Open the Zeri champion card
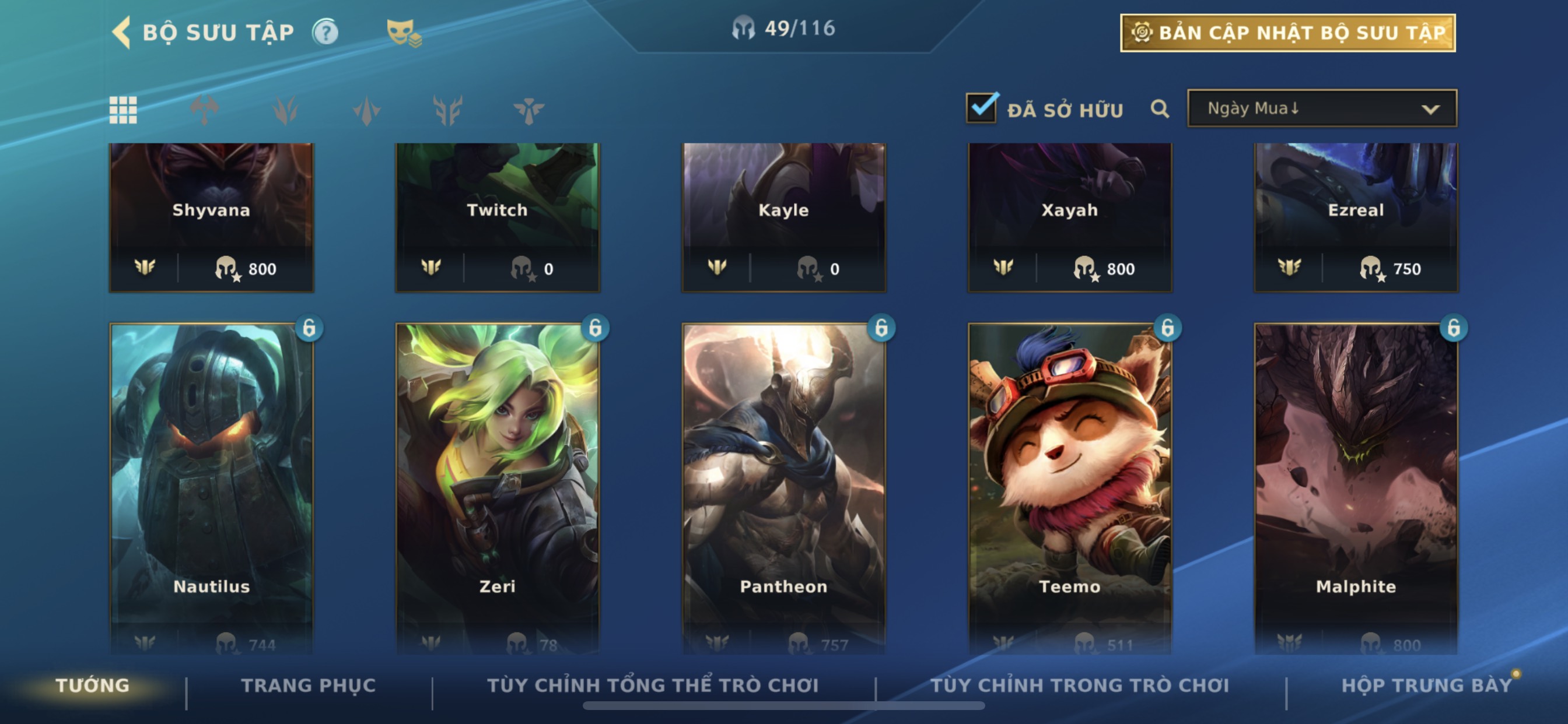The image size is (1568, 724). pos(498,481)
